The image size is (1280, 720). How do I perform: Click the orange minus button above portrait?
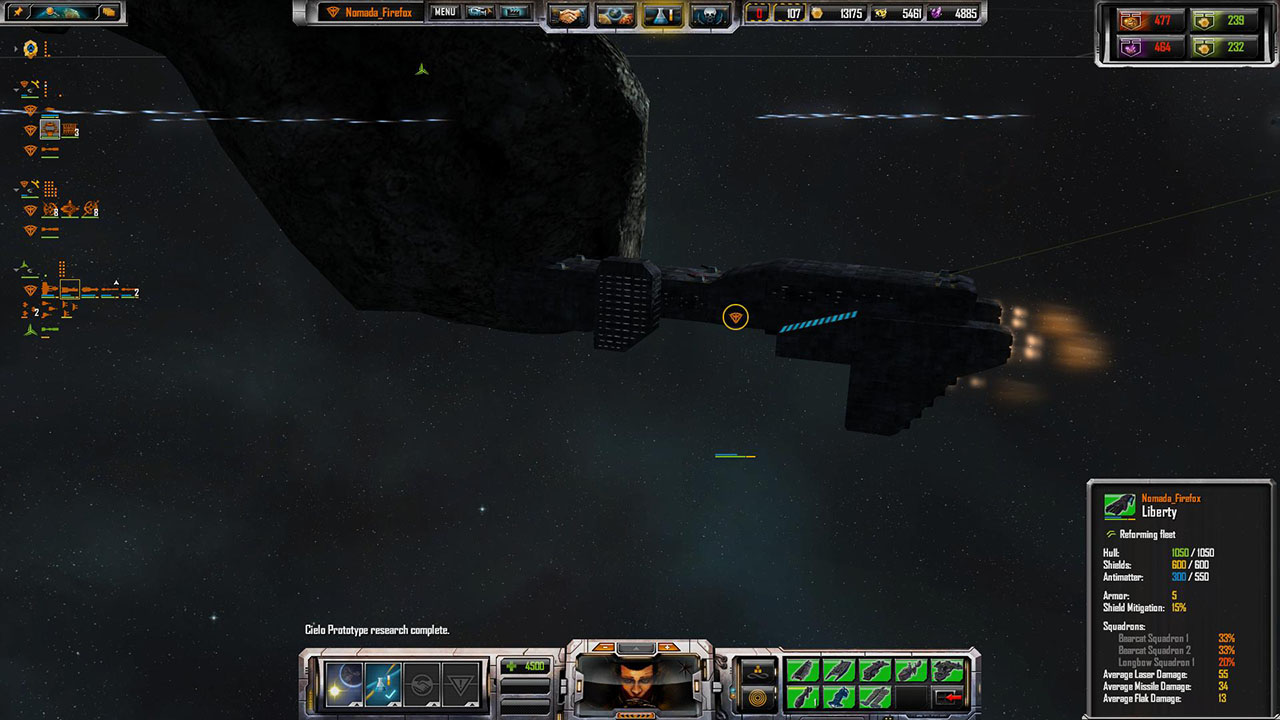click(604, 647)
